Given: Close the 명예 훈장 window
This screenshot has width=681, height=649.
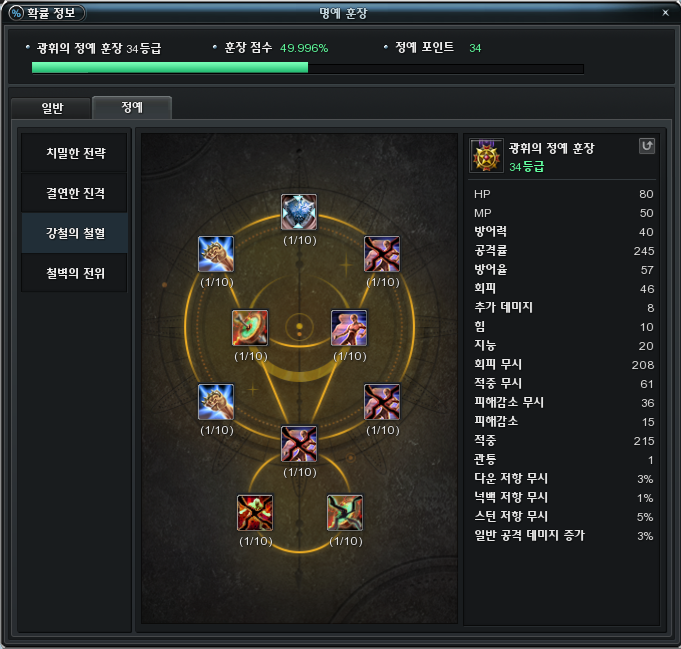Looking at the screenshot, I should tap(666, 13).
